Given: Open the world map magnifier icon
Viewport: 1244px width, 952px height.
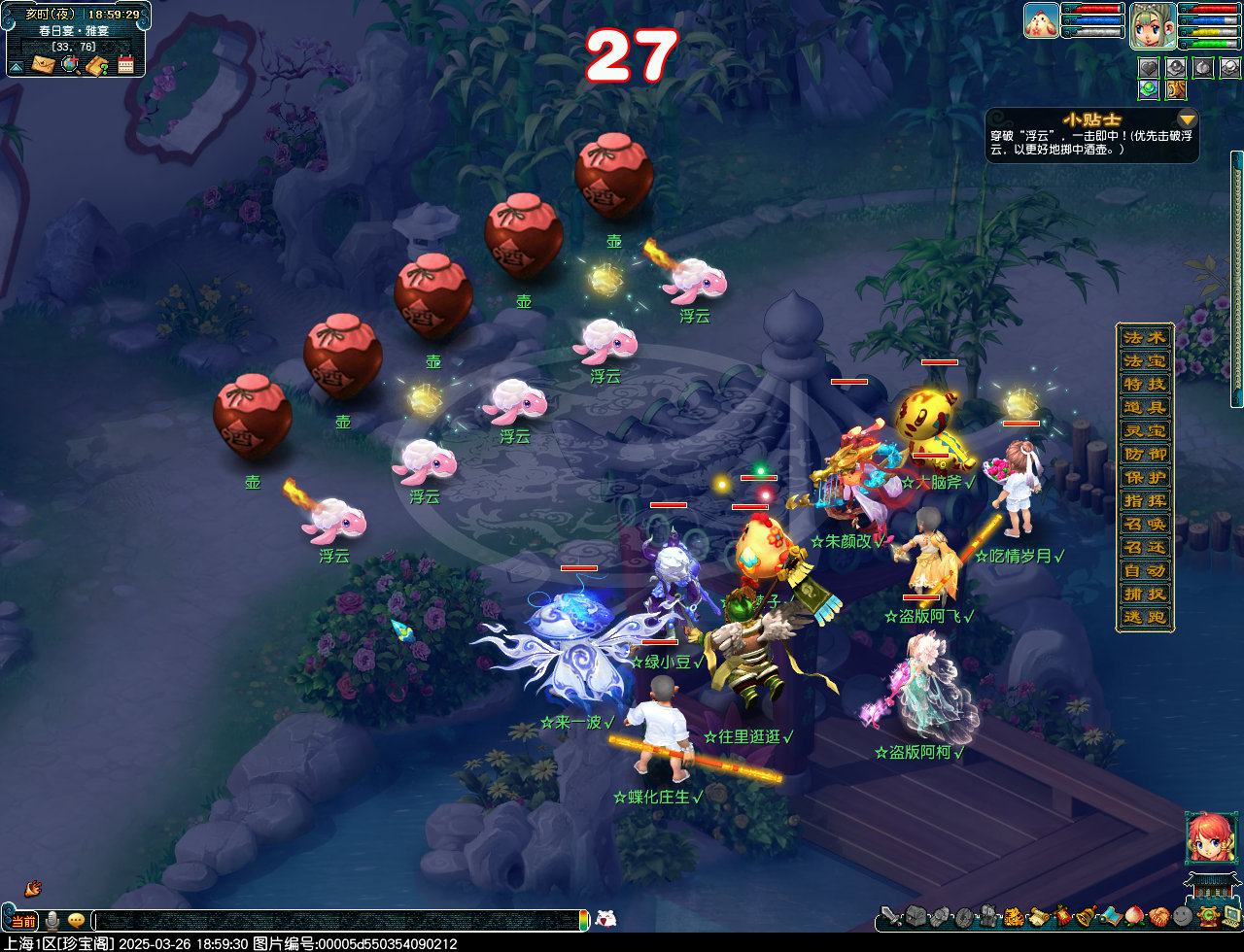Looking at the screenshot, I should coord(70,65).
